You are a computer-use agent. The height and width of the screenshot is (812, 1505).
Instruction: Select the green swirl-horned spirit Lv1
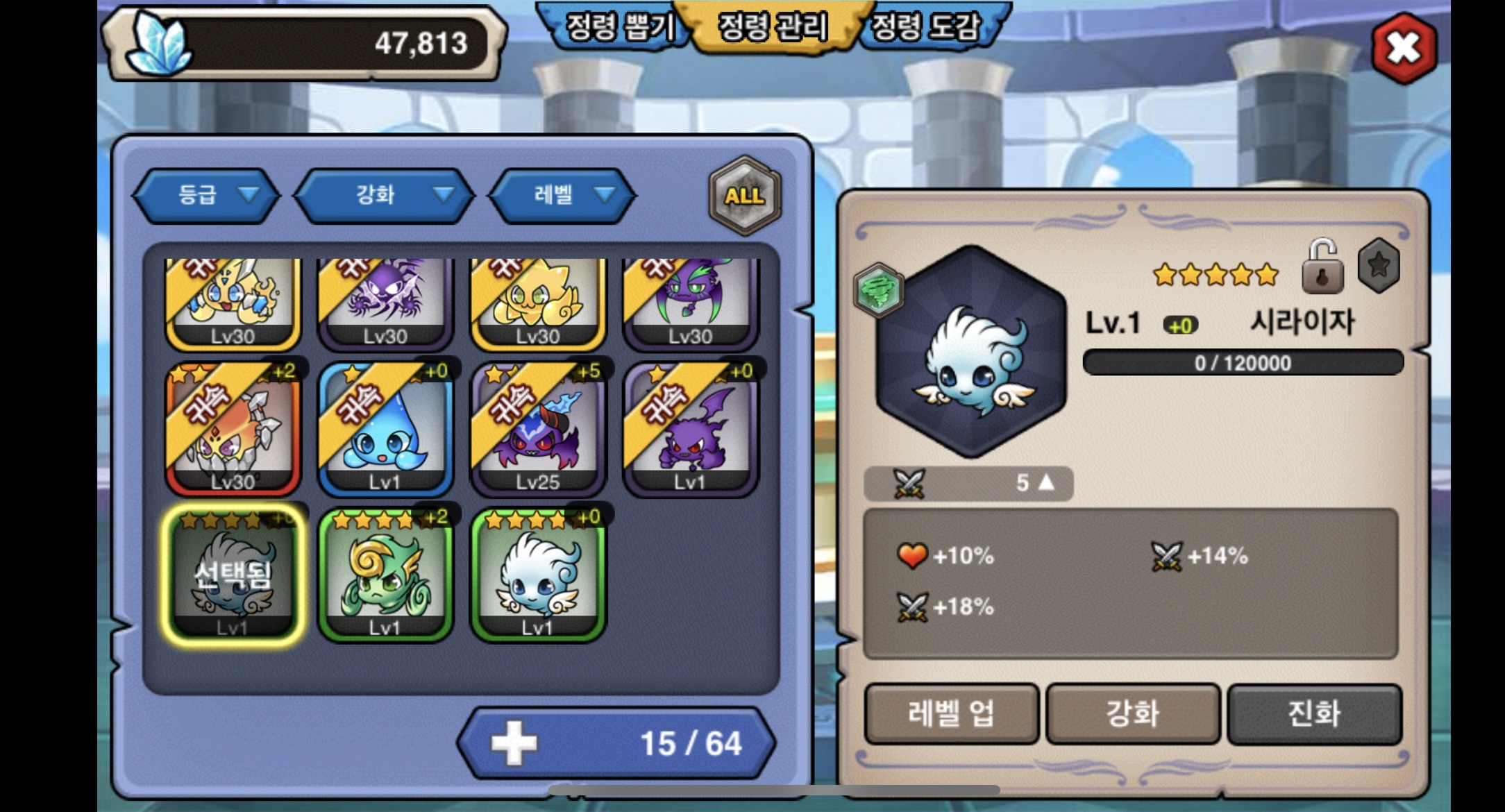[x=385, y=575]
